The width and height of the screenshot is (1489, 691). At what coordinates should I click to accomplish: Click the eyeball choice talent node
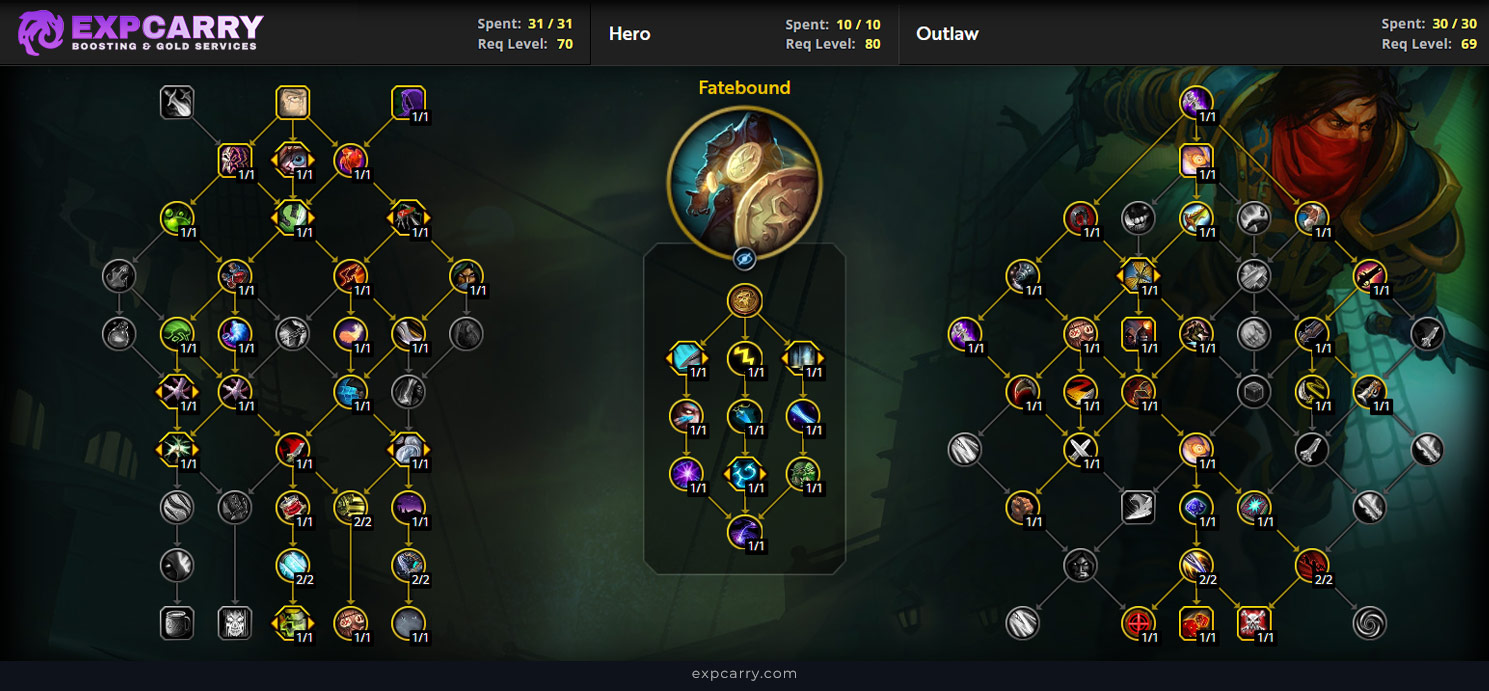pyautogui.click(x=292, y=160)
